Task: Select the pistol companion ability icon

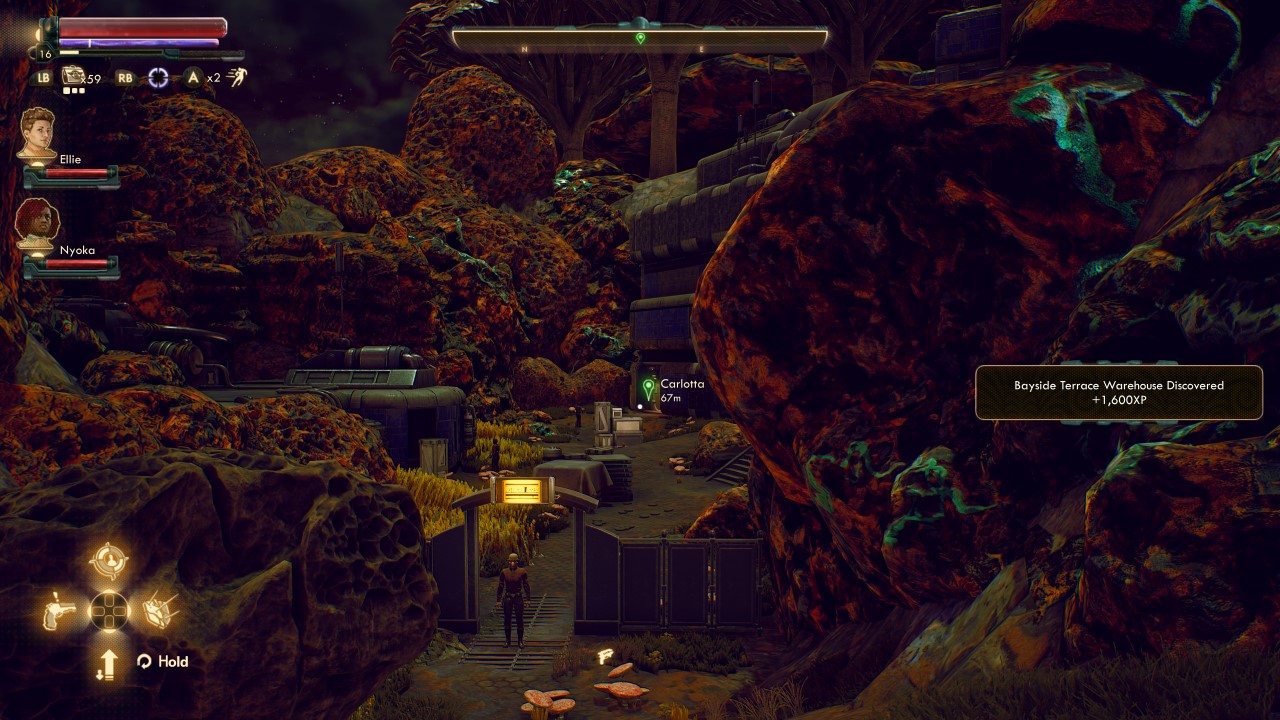Action: (x=59, y=610)
